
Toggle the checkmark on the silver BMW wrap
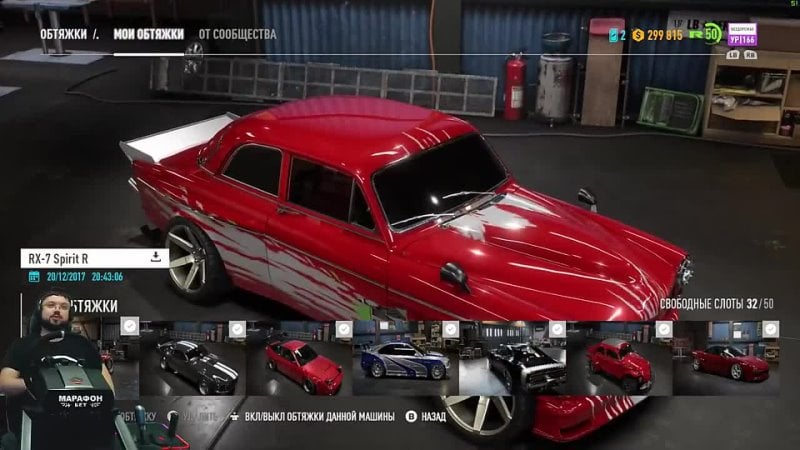tap(451, 328)
